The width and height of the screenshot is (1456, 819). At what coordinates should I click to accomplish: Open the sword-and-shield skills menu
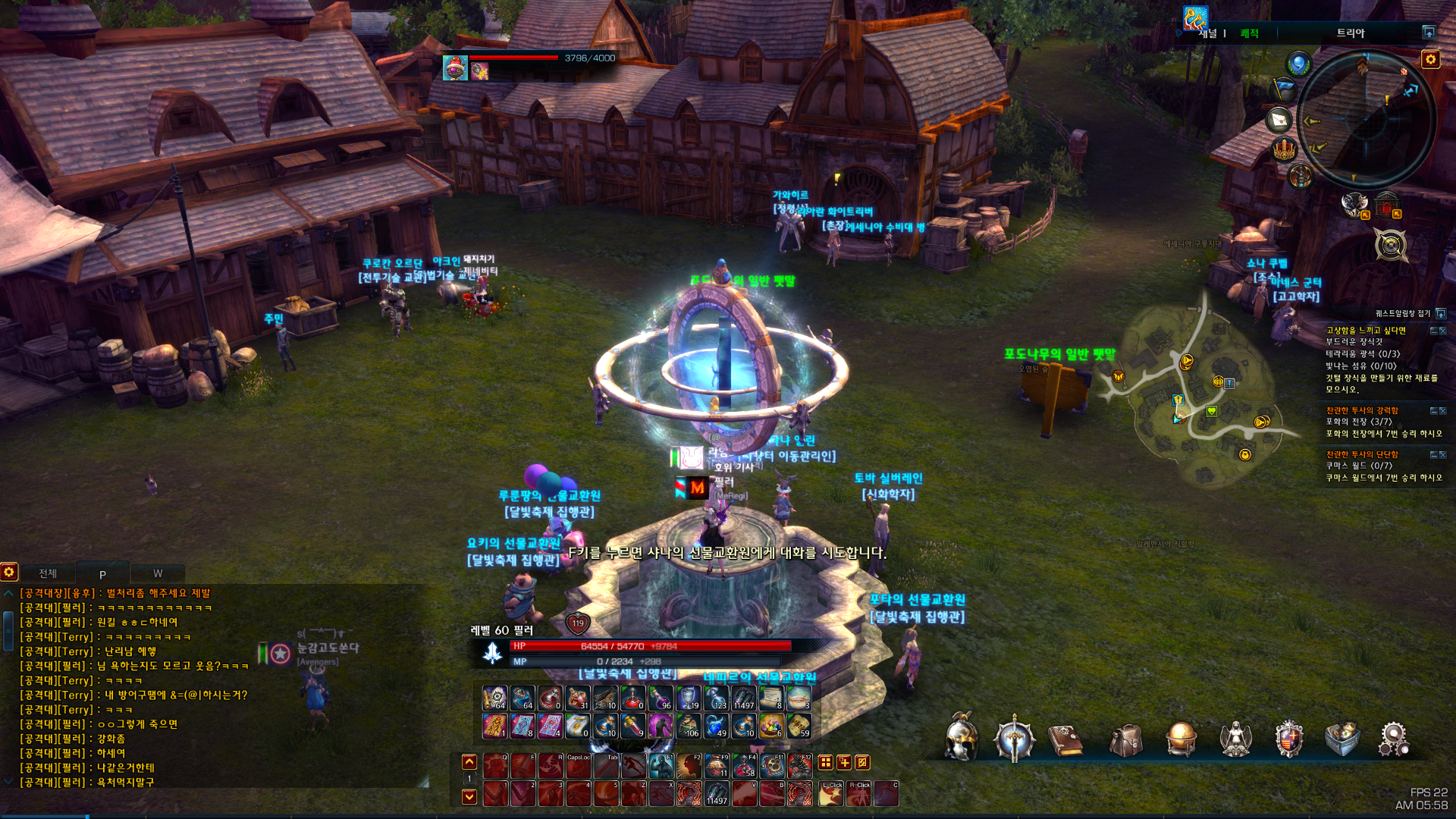coord(1015,739)
